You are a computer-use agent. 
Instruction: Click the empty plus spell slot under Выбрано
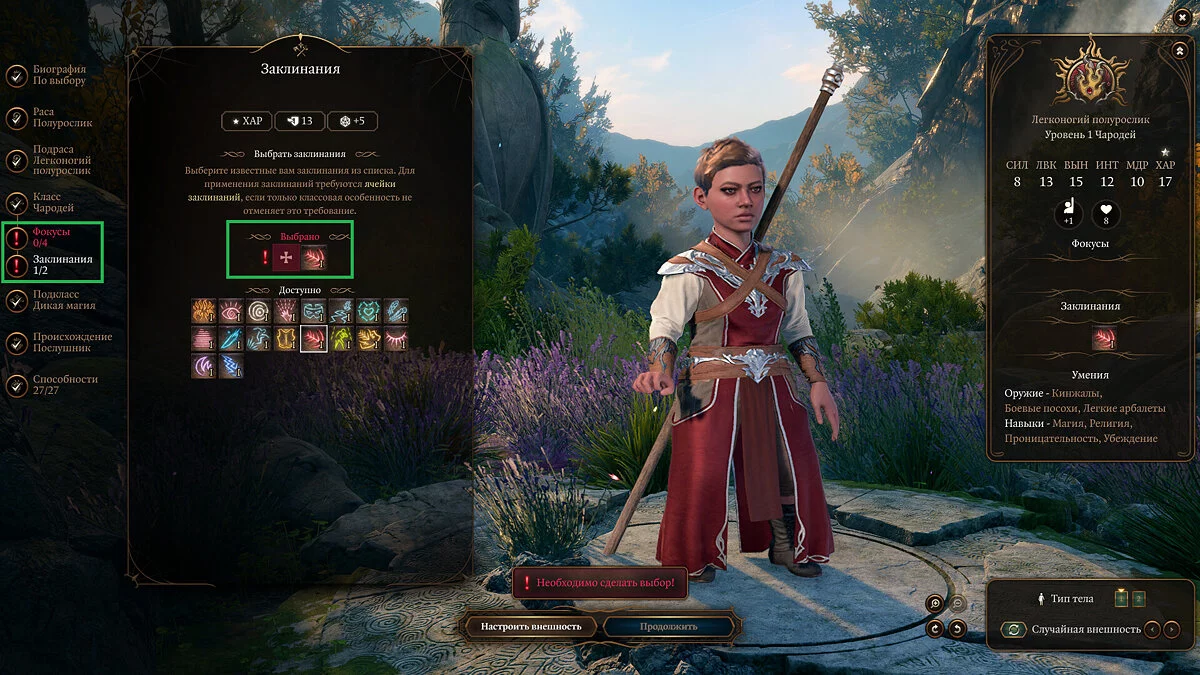click(287, 258)
